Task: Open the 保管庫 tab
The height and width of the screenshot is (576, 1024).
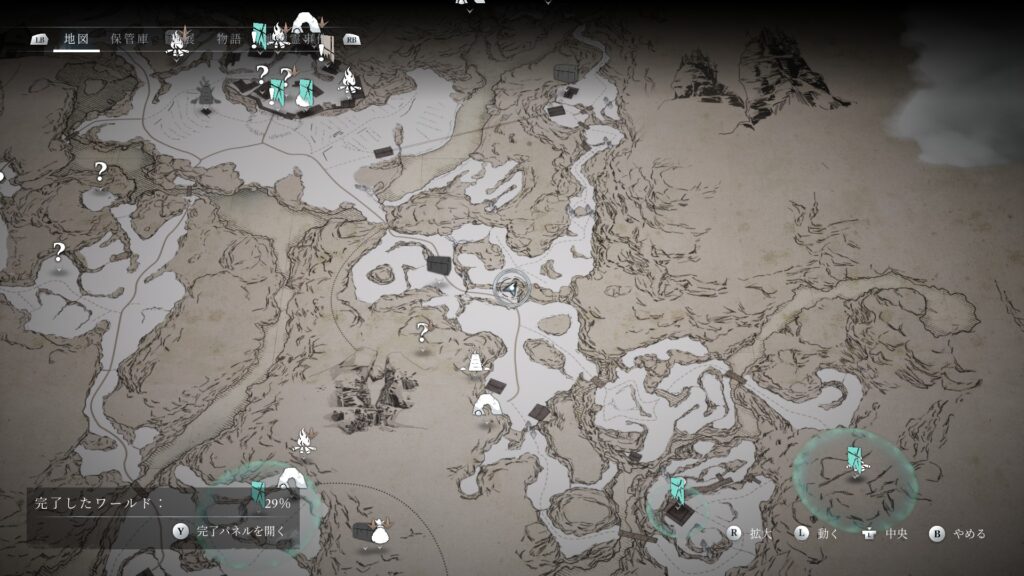Action: tap(130, 40)
